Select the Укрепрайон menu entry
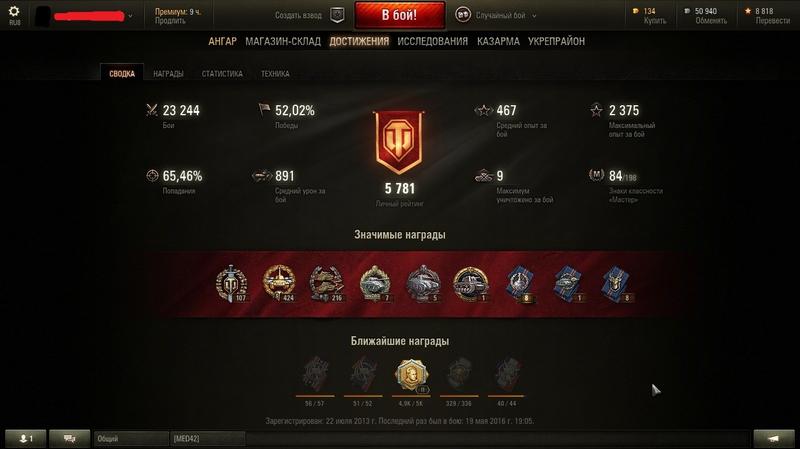The image size is (800, 449). pos(557,41)
